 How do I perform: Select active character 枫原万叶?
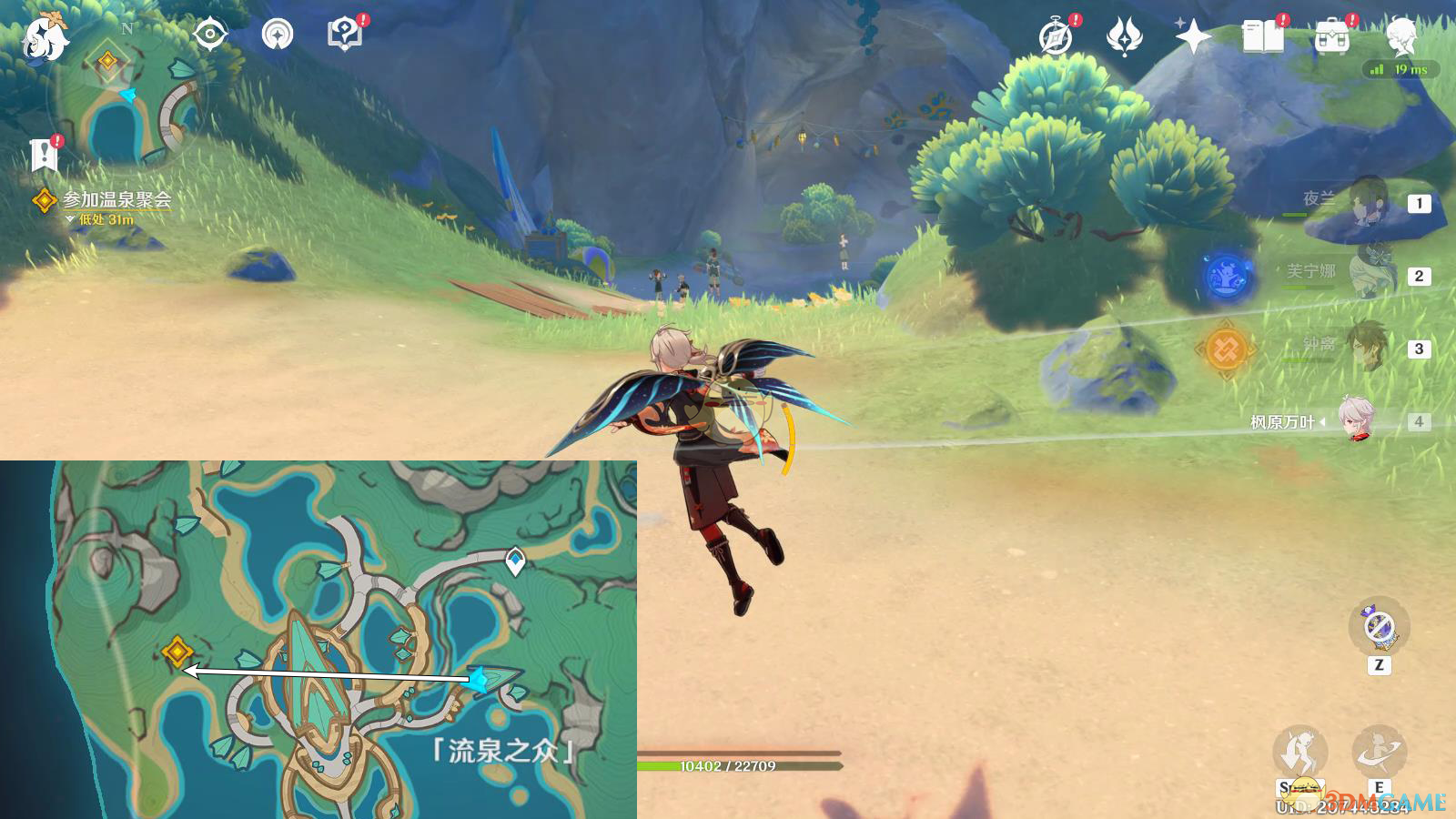[x=1358, y=420]
